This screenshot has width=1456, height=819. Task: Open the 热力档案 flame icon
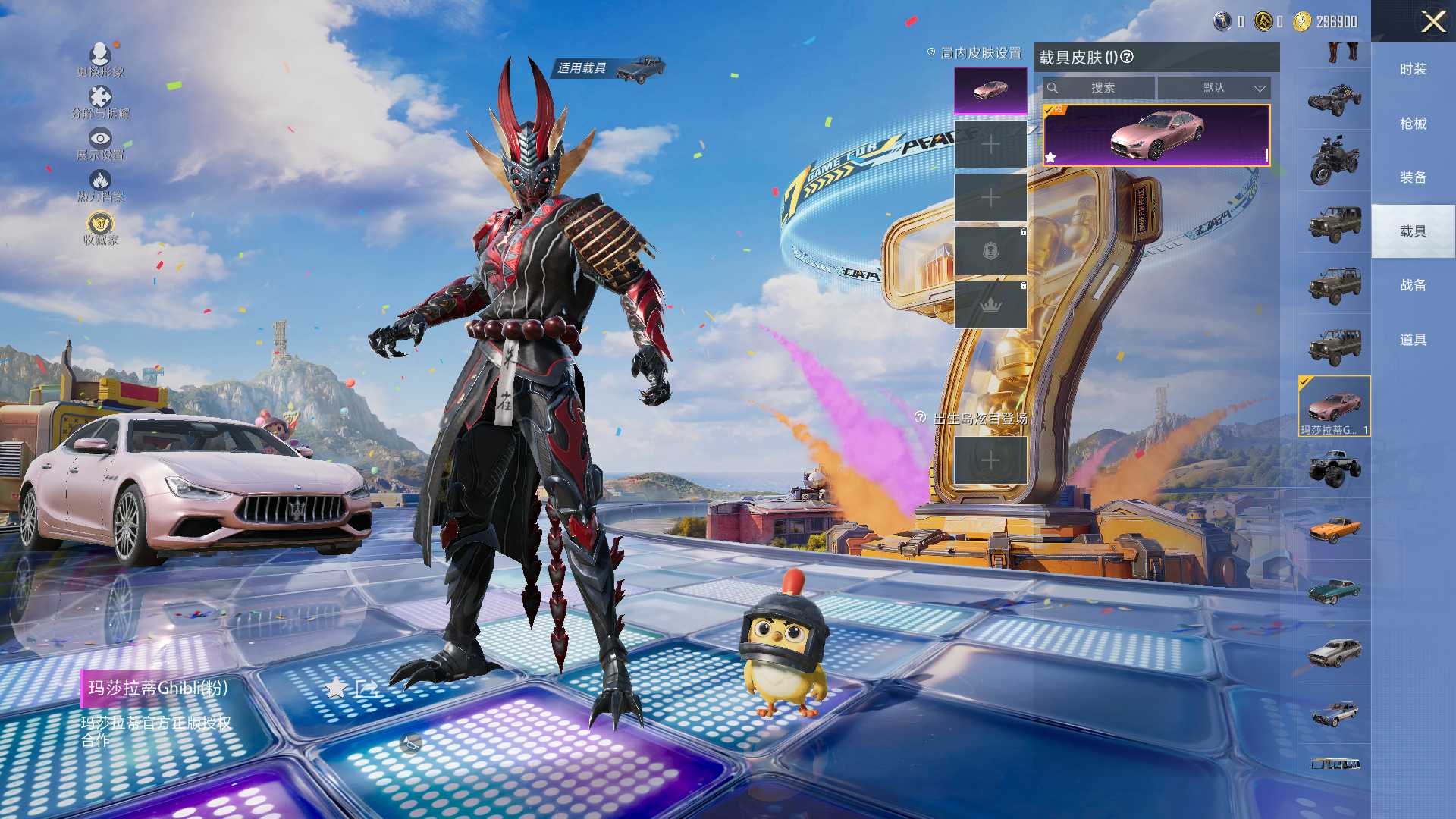pyautogui.click(x=100, y=184)
